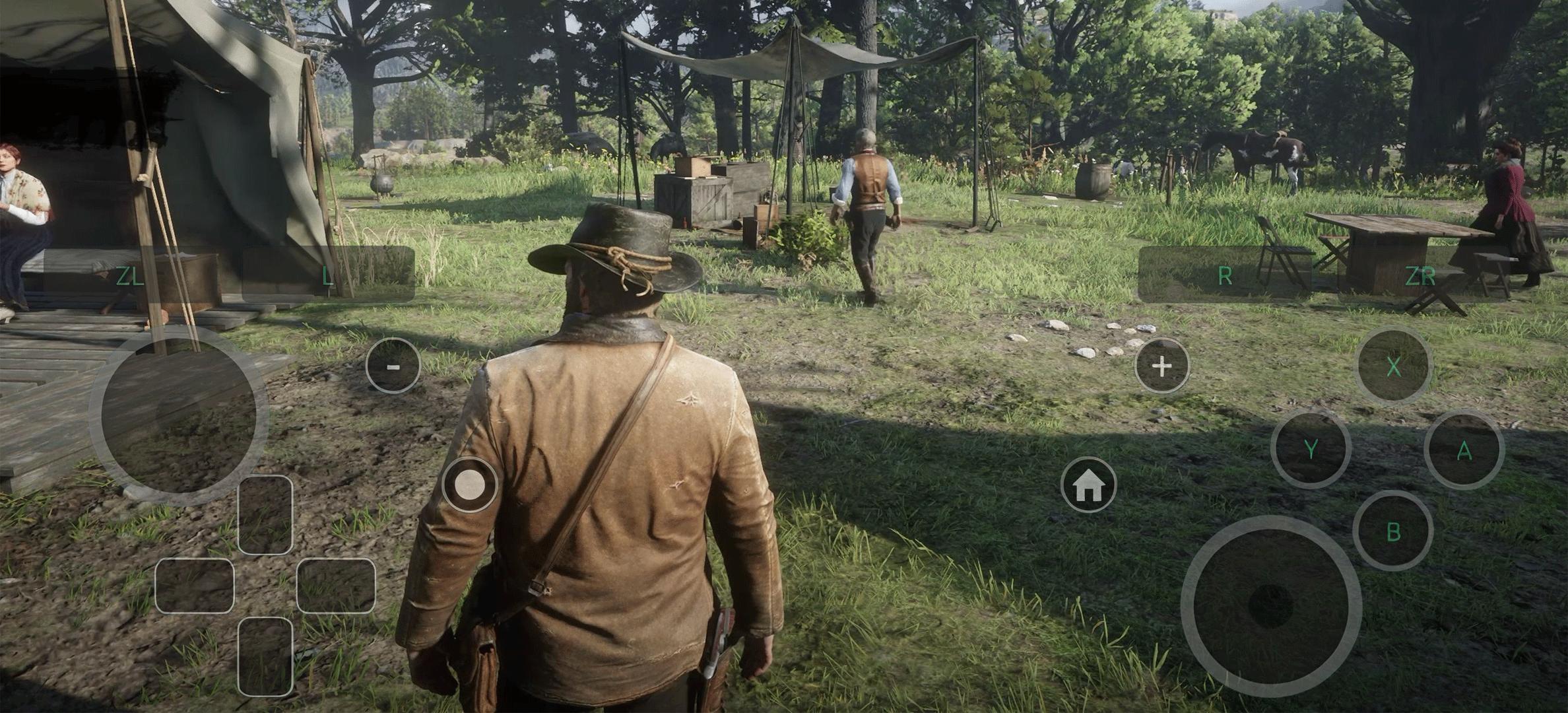
Task: Click the left analog stick pad
Action: [x=178, y=416]
